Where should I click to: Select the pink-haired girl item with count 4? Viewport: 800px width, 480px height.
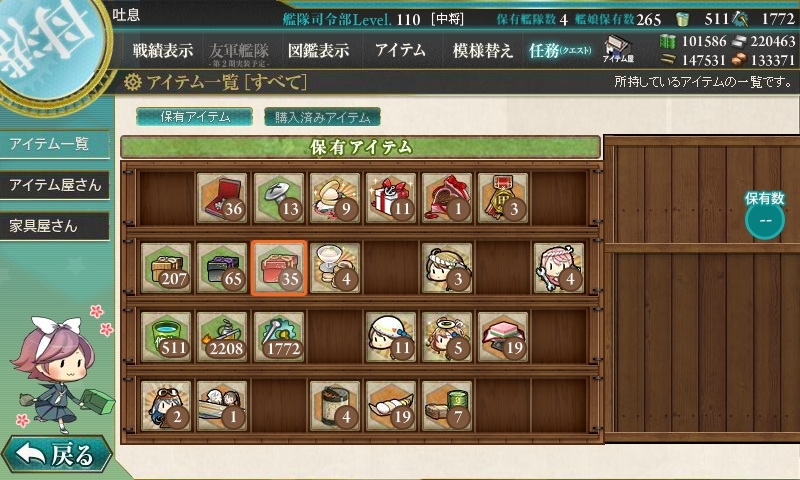(x=557, y=267)
